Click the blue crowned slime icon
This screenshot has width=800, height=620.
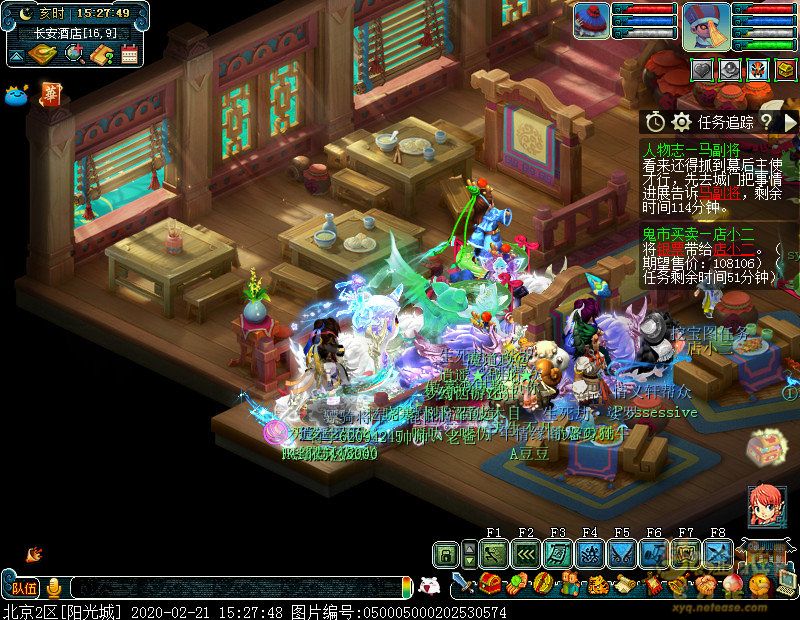pos(16,95)
